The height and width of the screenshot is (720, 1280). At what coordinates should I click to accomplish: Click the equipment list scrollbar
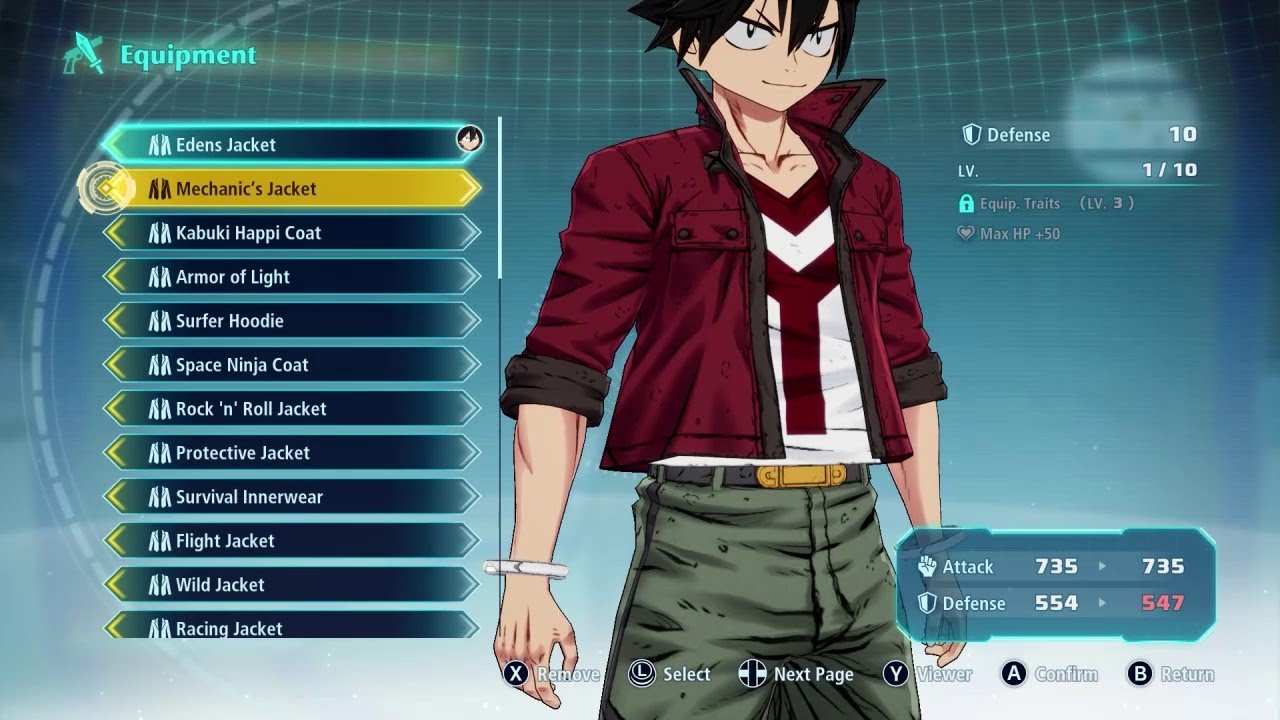[x=500, y=200]
